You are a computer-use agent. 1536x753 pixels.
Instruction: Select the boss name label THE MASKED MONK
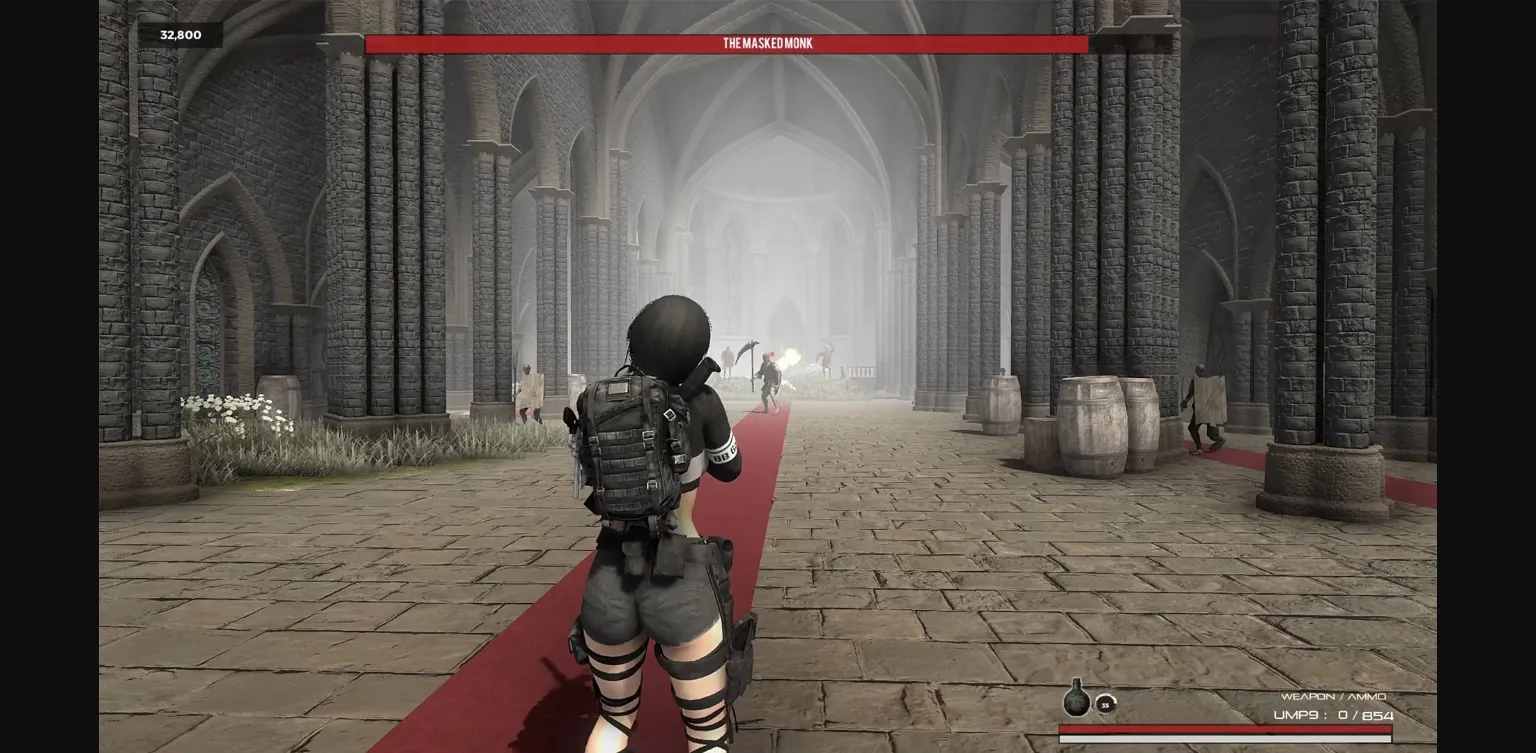tap(767, 43)
